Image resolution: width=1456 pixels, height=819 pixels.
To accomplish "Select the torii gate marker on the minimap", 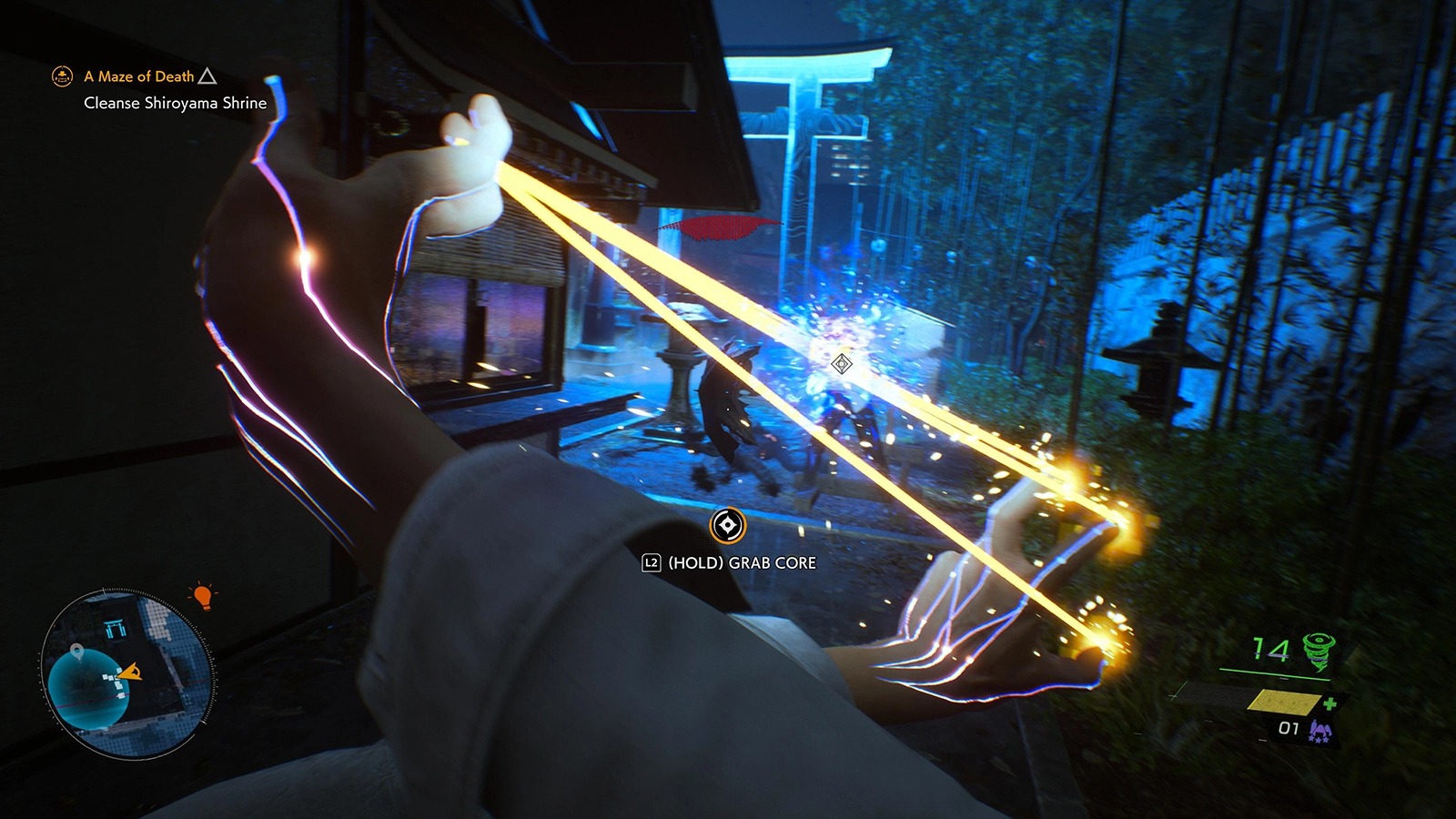I will [x=115, y=627].
